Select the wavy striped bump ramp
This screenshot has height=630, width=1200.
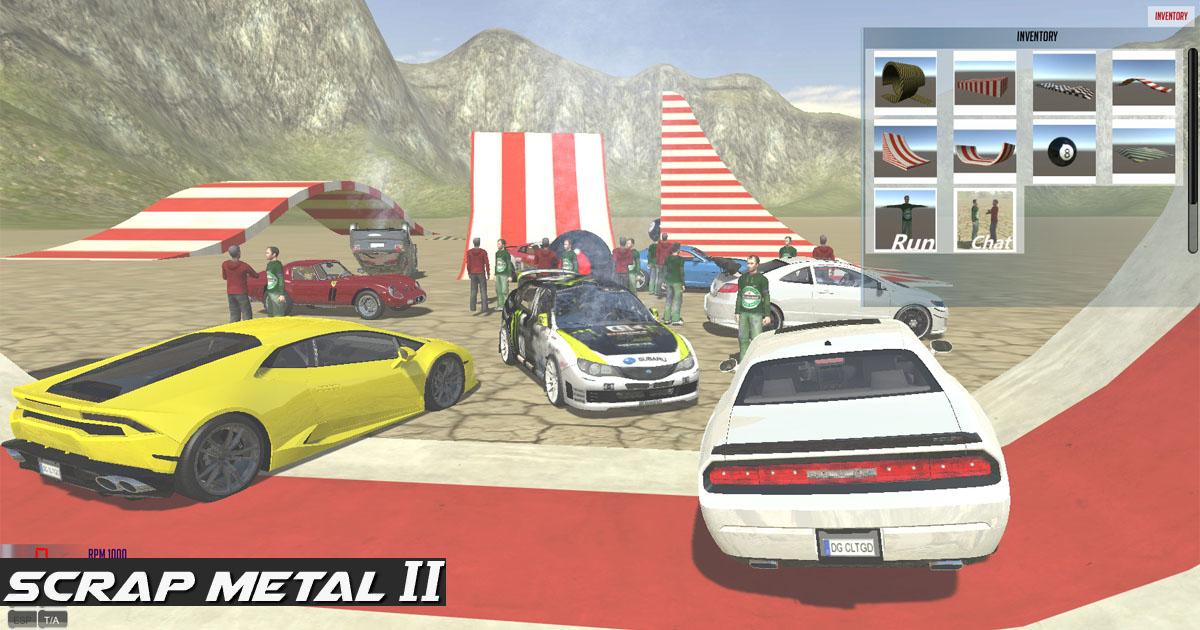coord(1144,83)
